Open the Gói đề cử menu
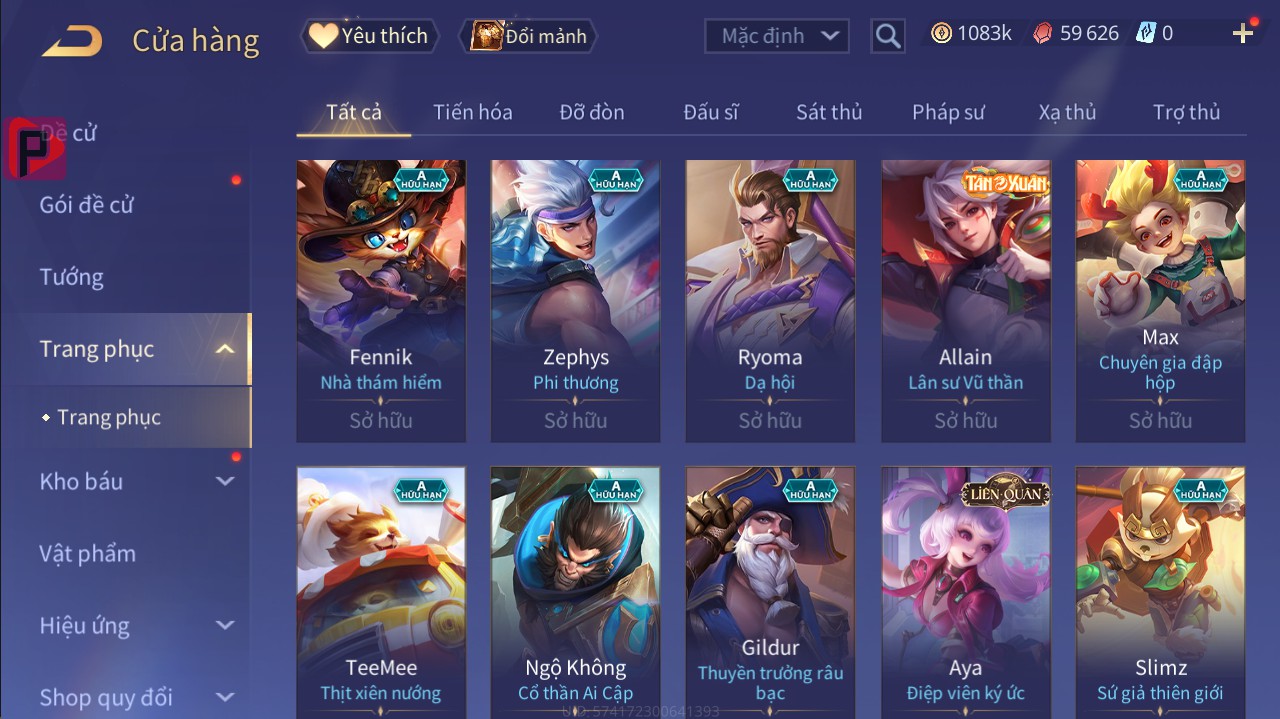The image size is (1280, 719). coord(87,205)
